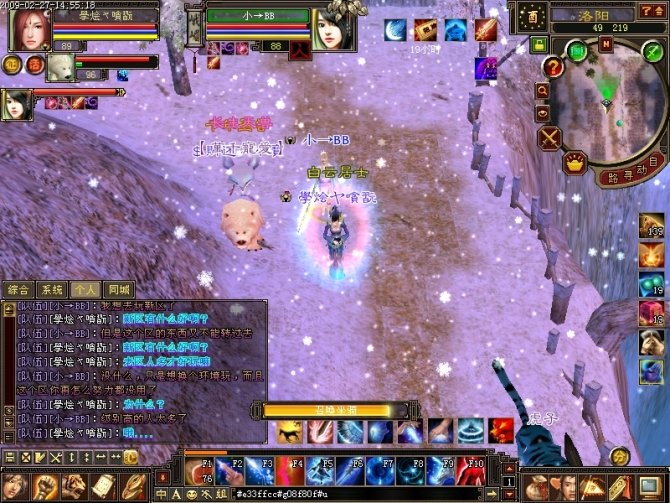Click the horse mount skill icon

pyautogui.click(x=292, y=432)
